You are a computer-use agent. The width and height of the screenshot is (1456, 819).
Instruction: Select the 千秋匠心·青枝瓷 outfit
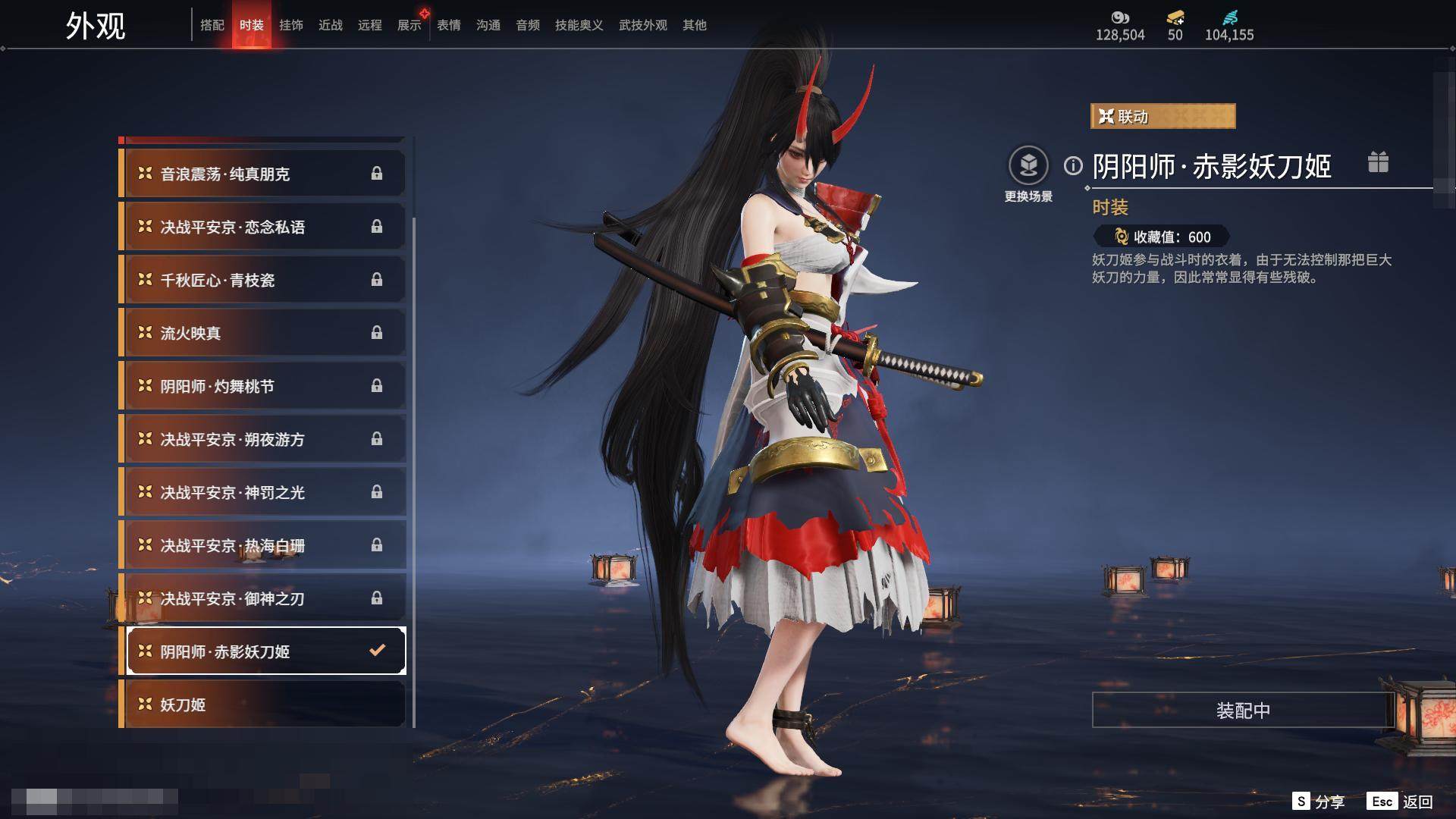(262, 280)
